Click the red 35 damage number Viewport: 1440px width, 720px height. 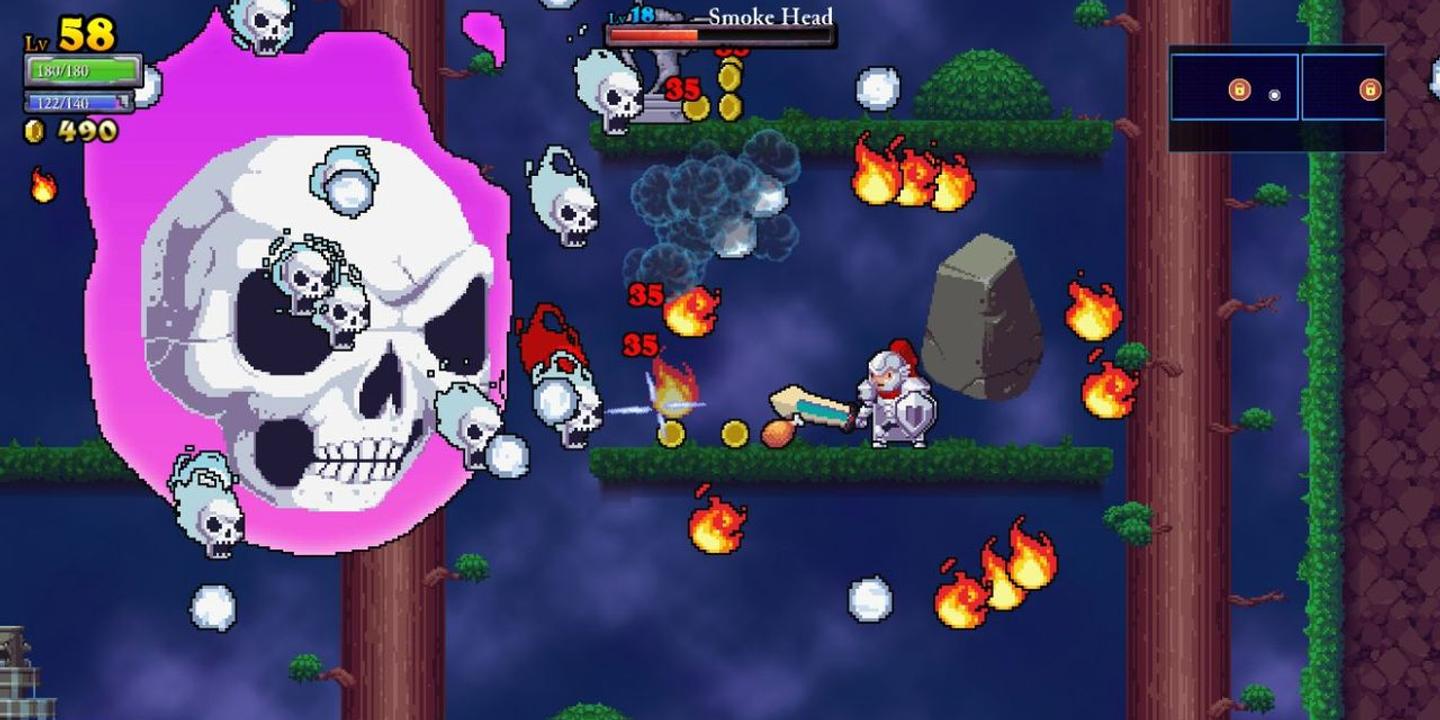coord(643,296)
